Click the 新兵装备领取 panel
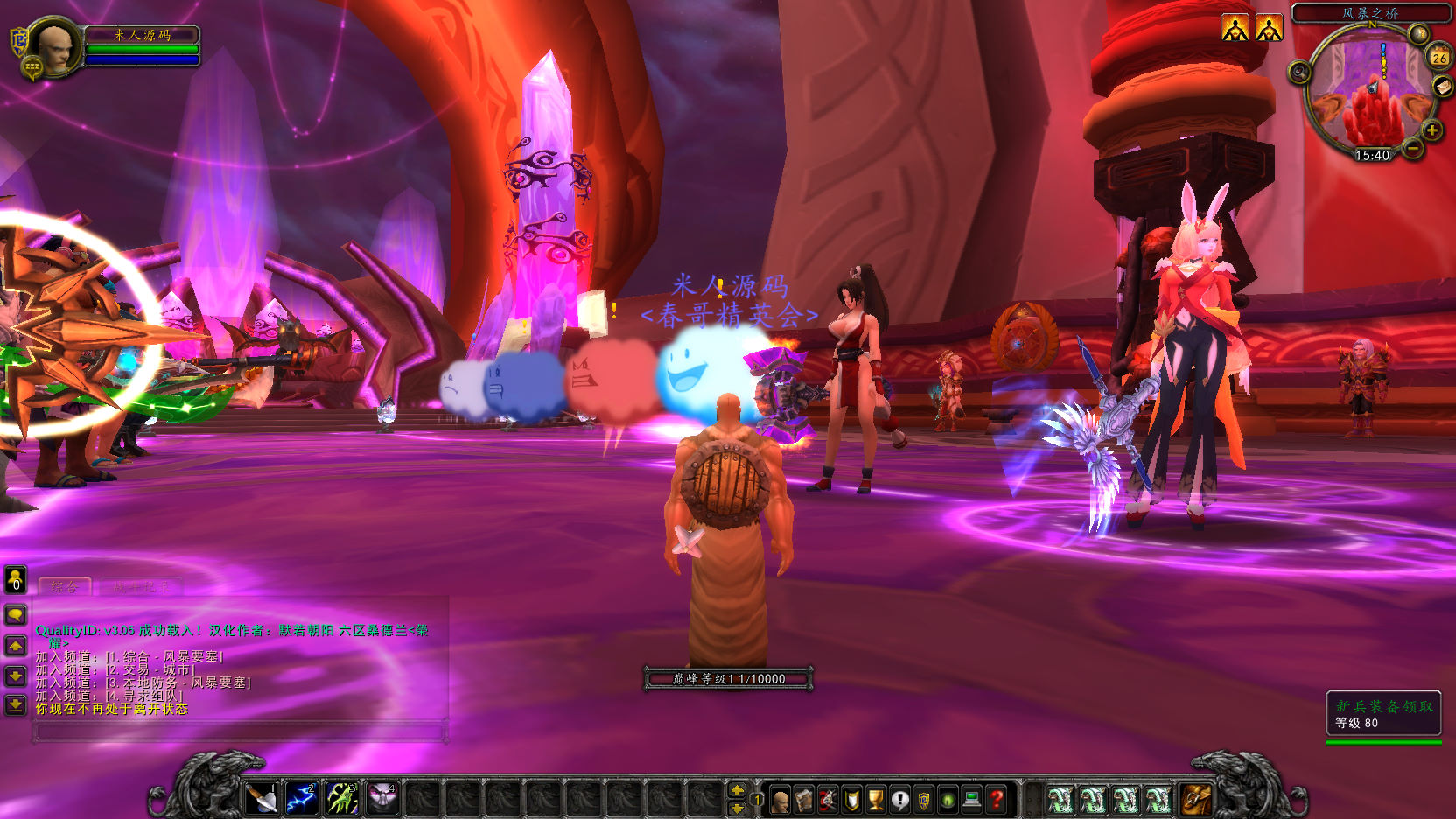This screenshot has height=819, width=1456. pyautogui.click(x=1383, y=714)
